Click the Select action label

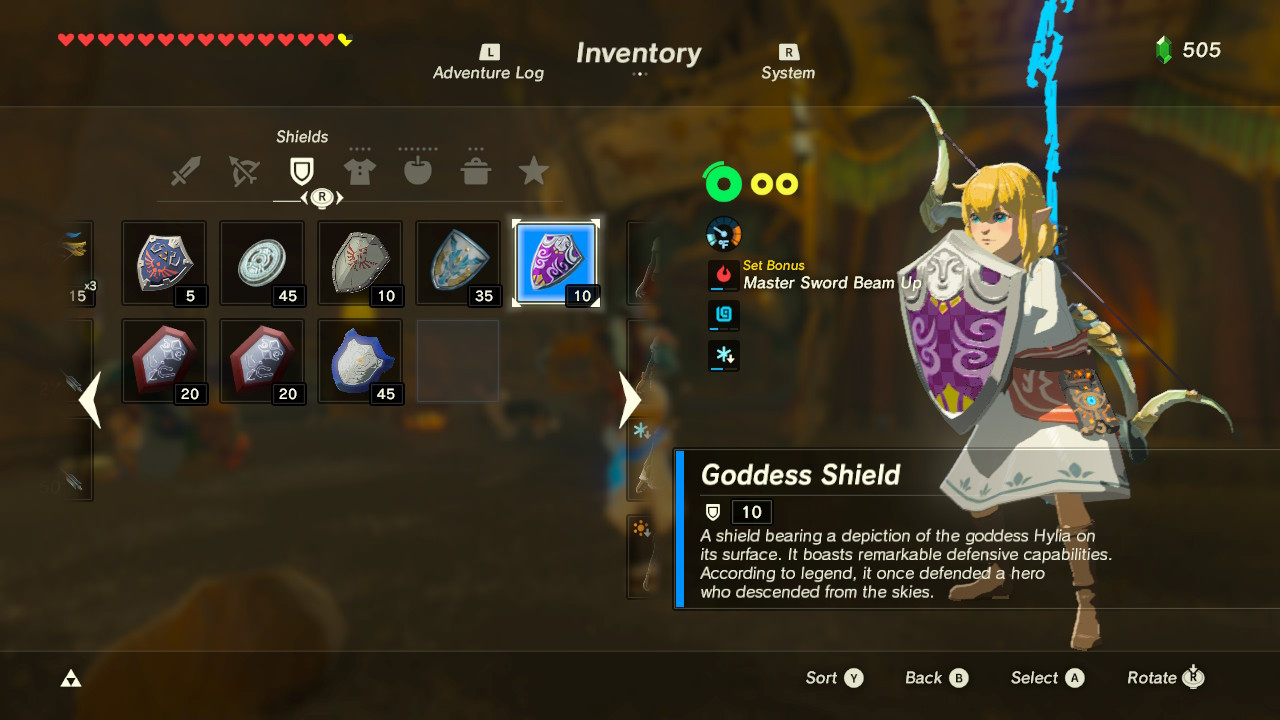1033,678
